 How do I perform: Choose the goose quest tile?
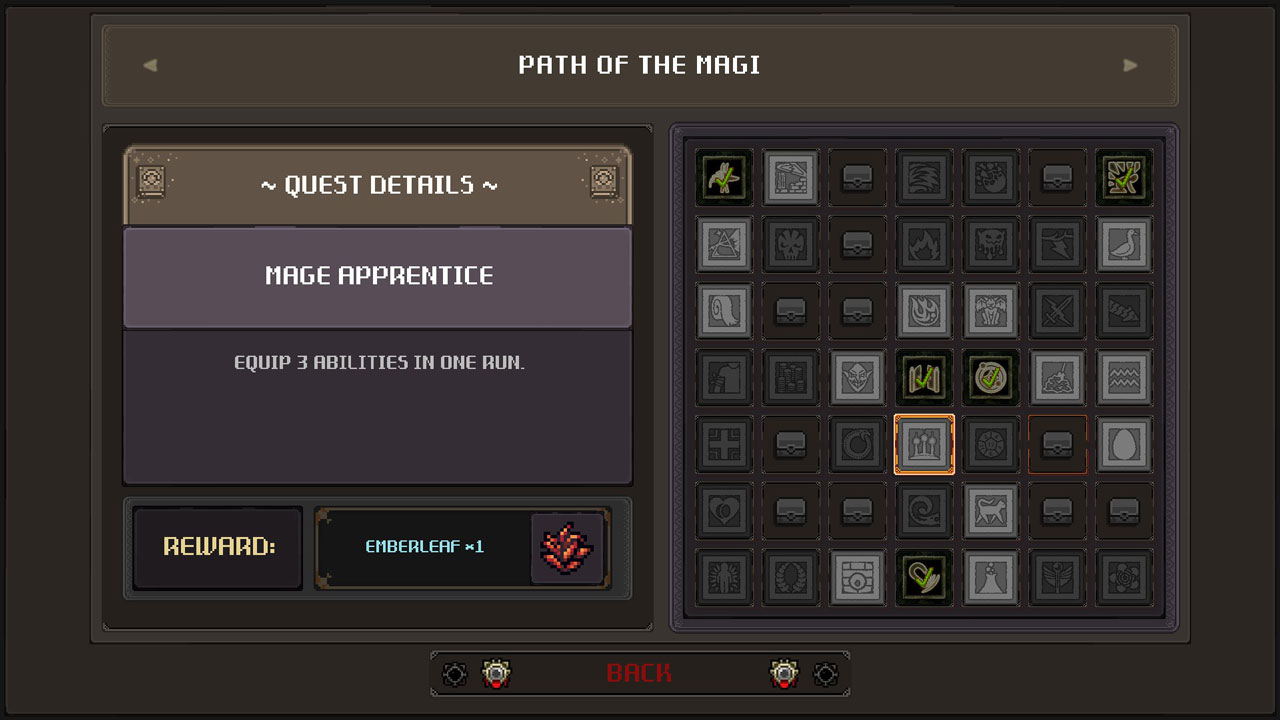[1124, 244]
